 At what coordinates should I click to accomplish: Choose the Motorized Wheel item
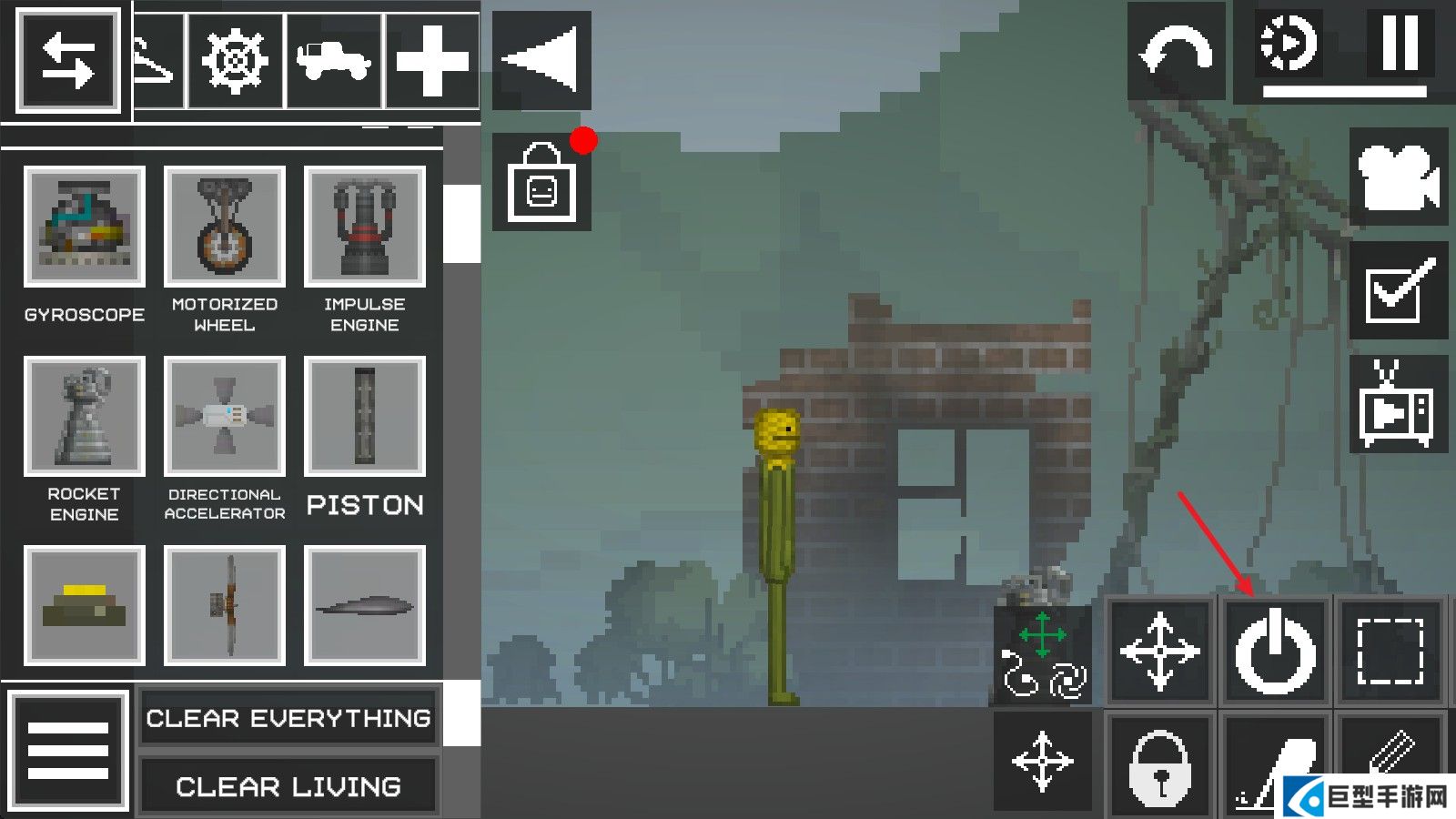[x=224, y=227]
